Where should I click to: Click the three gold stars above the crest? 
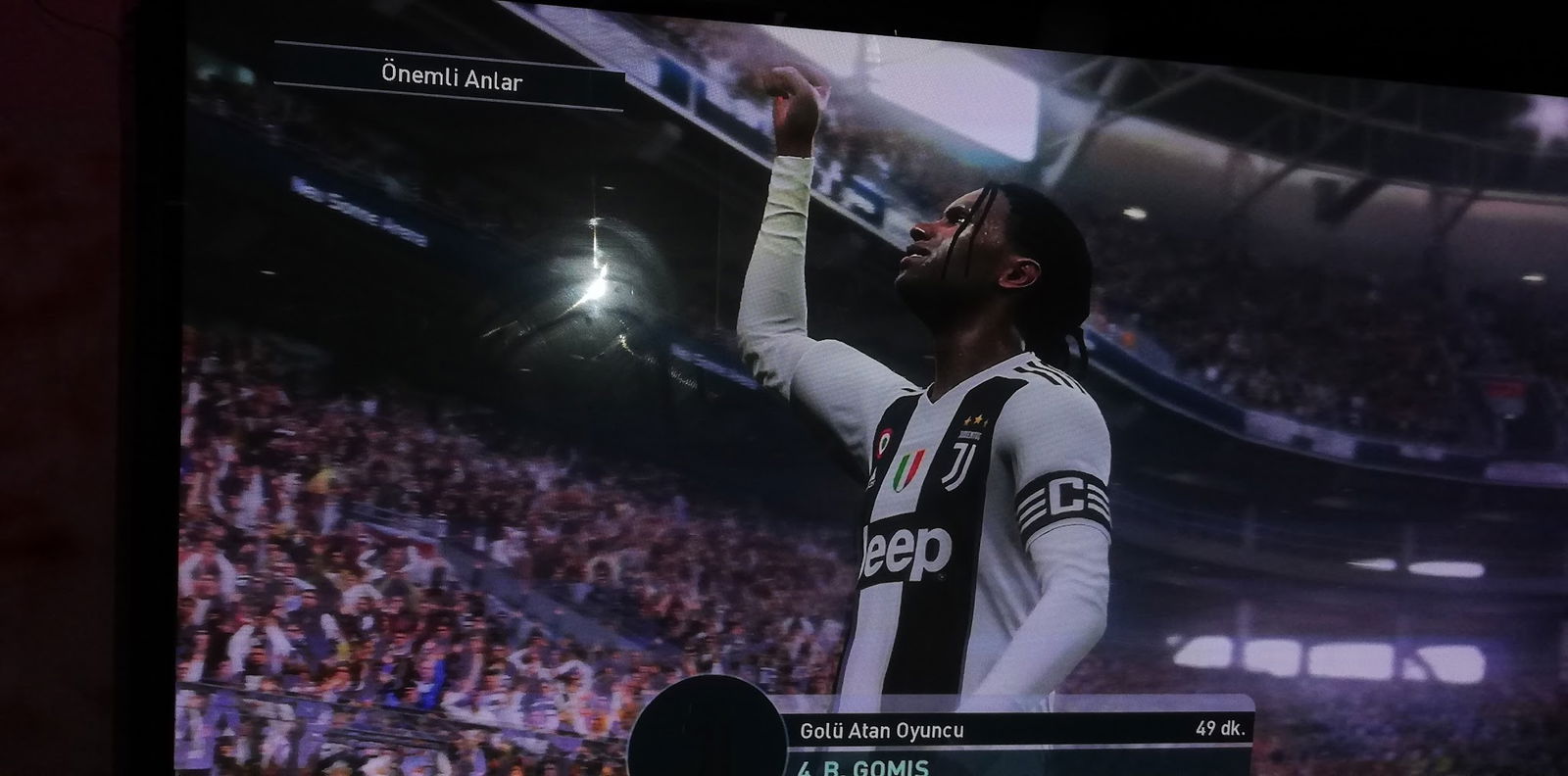coord(974,418)
